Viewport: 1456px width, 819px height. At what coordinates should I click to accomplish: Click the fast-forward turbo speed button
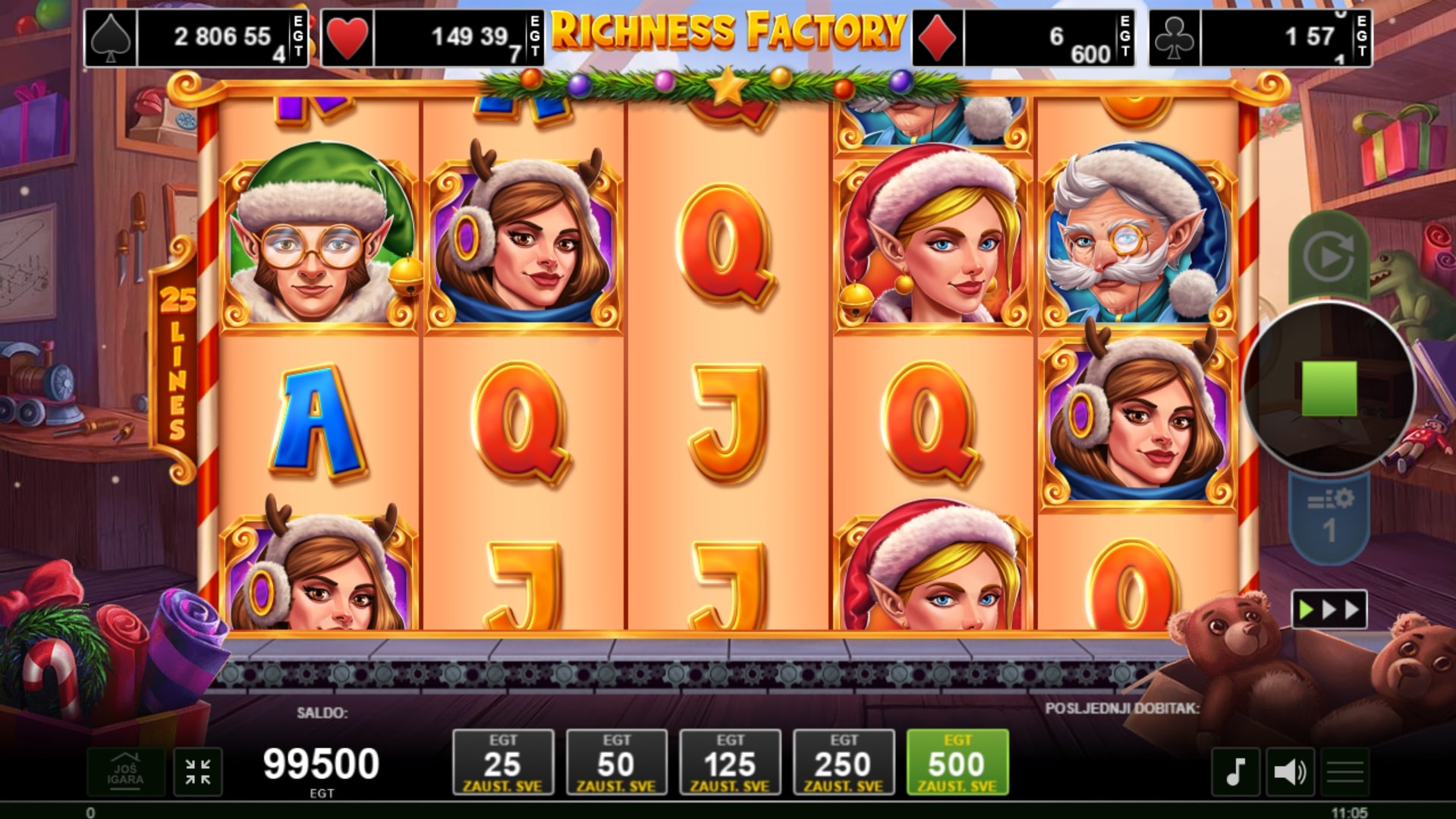coord(1329,610)
